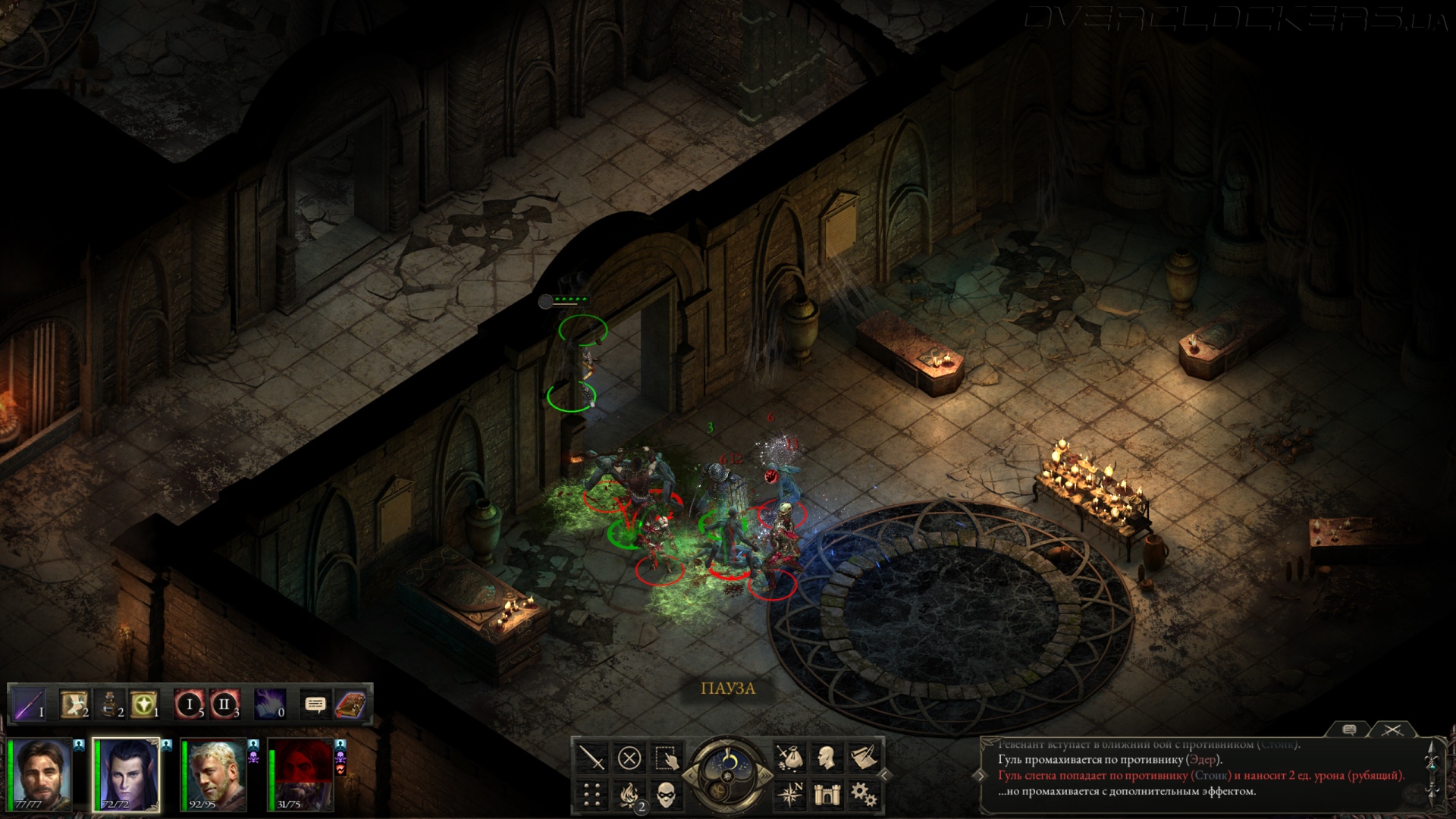Open level II spells
Screen dimensions: 1456x819
point(224,704)
